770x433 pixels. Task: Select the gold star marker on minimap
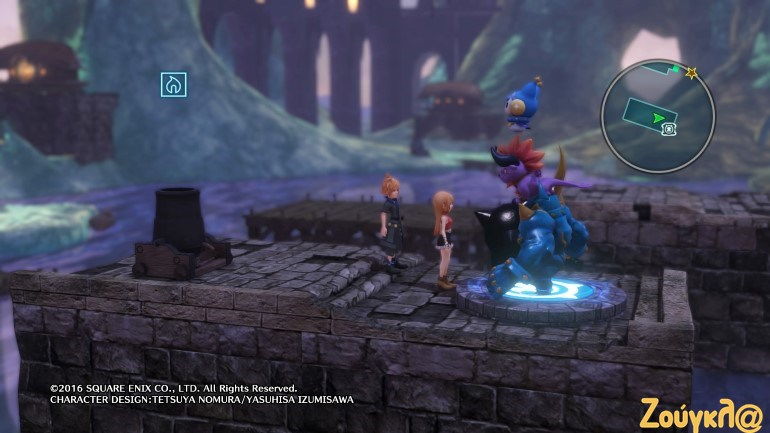(690, 72)
